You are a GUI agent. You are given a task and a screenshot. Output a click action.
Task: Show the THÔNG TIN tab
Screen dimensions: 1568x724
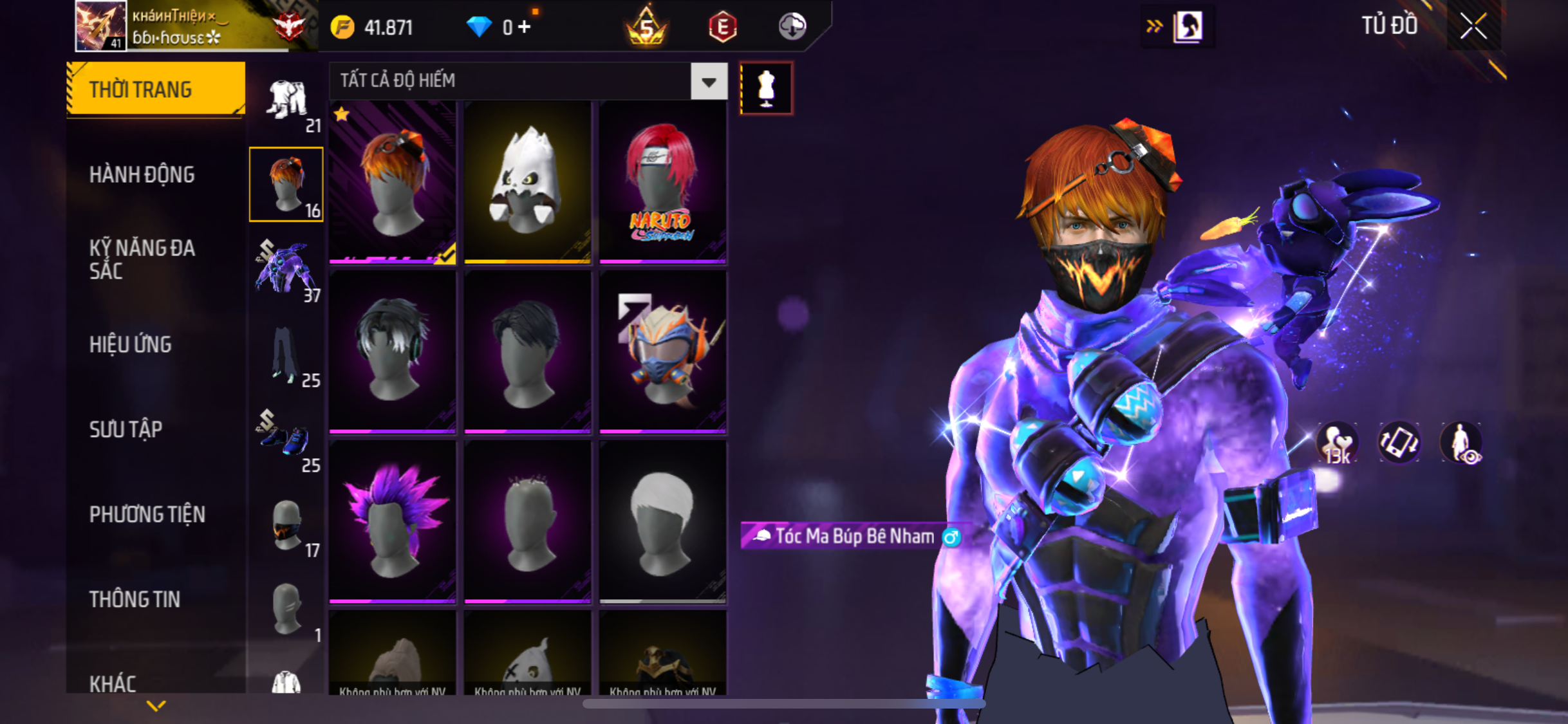point(135,599)
